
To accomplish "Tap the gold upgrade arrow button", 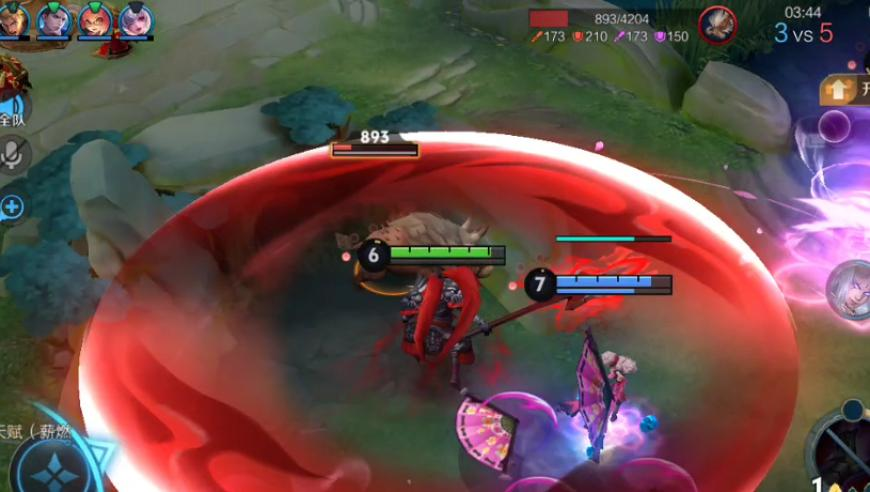I will pyautogui.click(x=838, y=90).
